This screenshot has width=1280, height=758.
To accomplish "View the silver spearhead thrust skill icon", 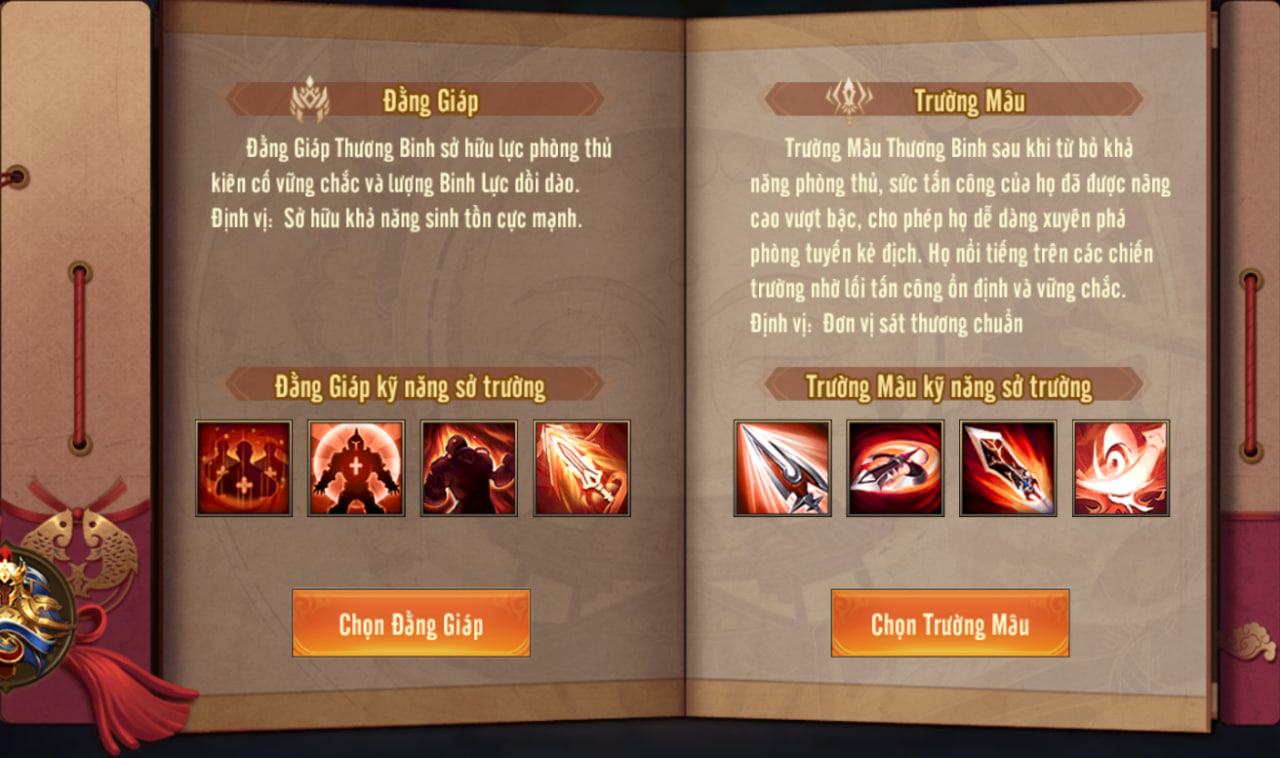I will coord(782,468).
